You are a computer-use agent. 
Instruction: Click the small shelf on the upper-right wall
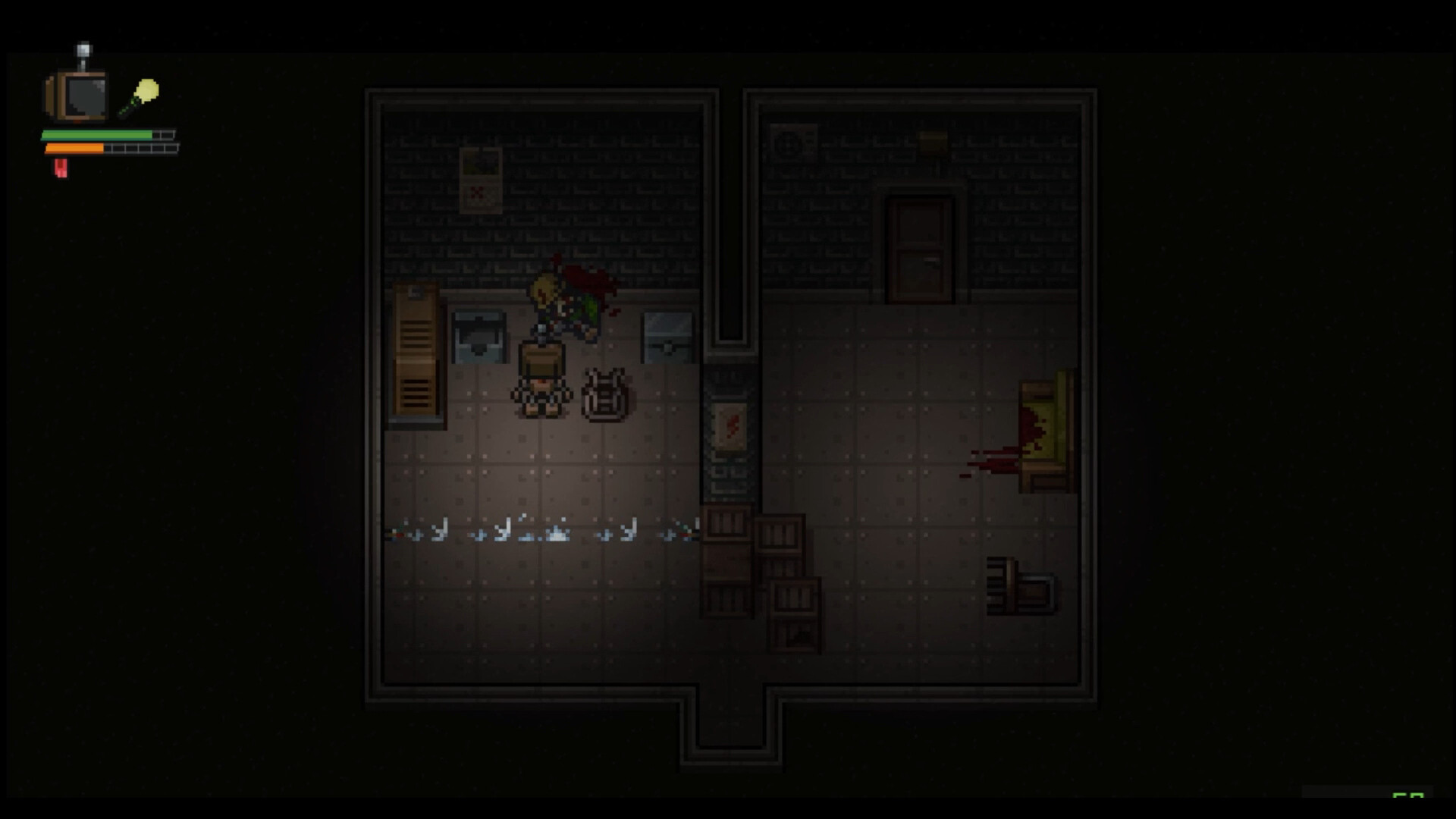click(x=931, y=140)
